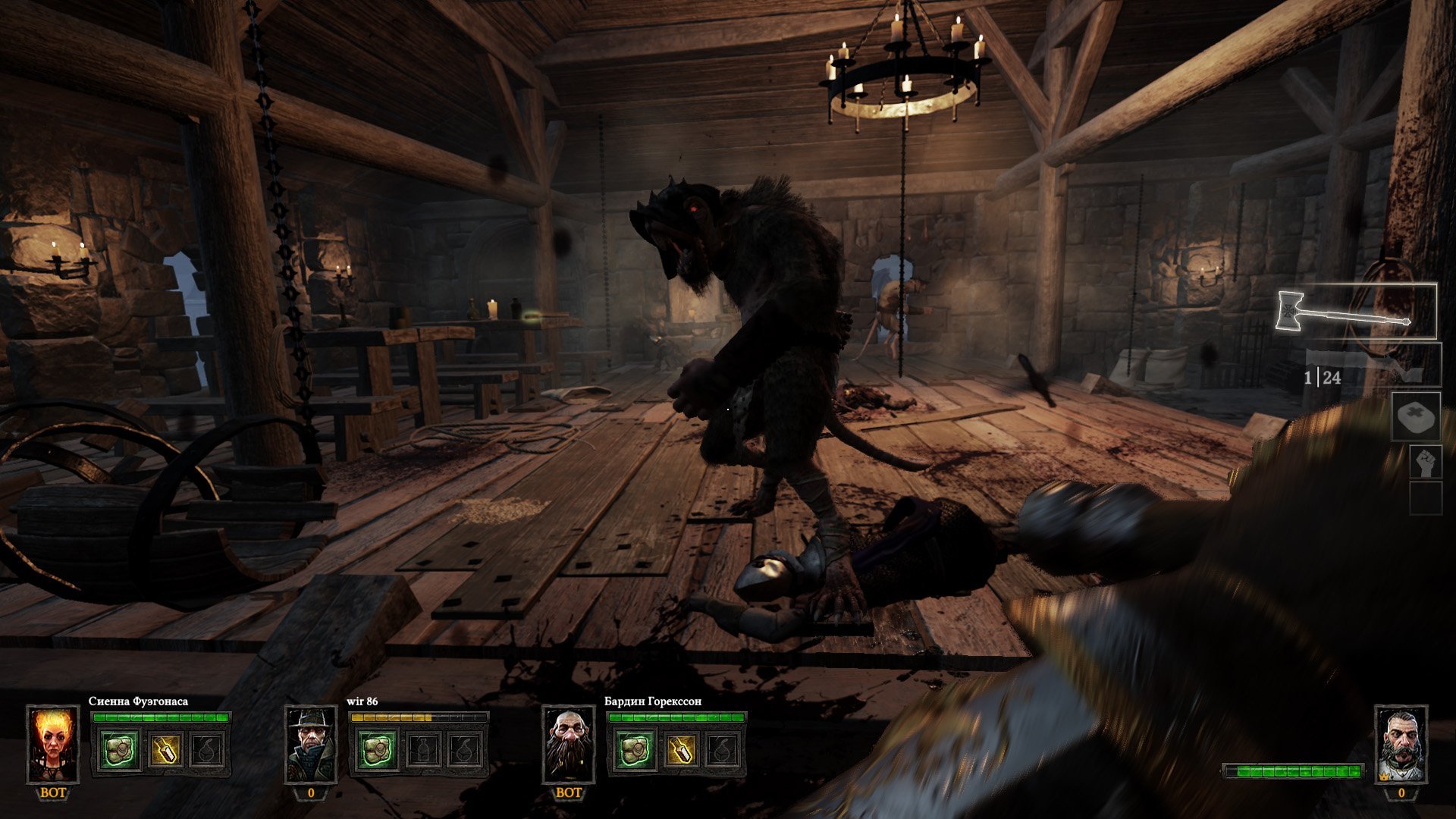Click Сиенна Фуэгонаса's flaming-hair portrait
Viewport: 1456px width, 819px height.
coord(53,745)
